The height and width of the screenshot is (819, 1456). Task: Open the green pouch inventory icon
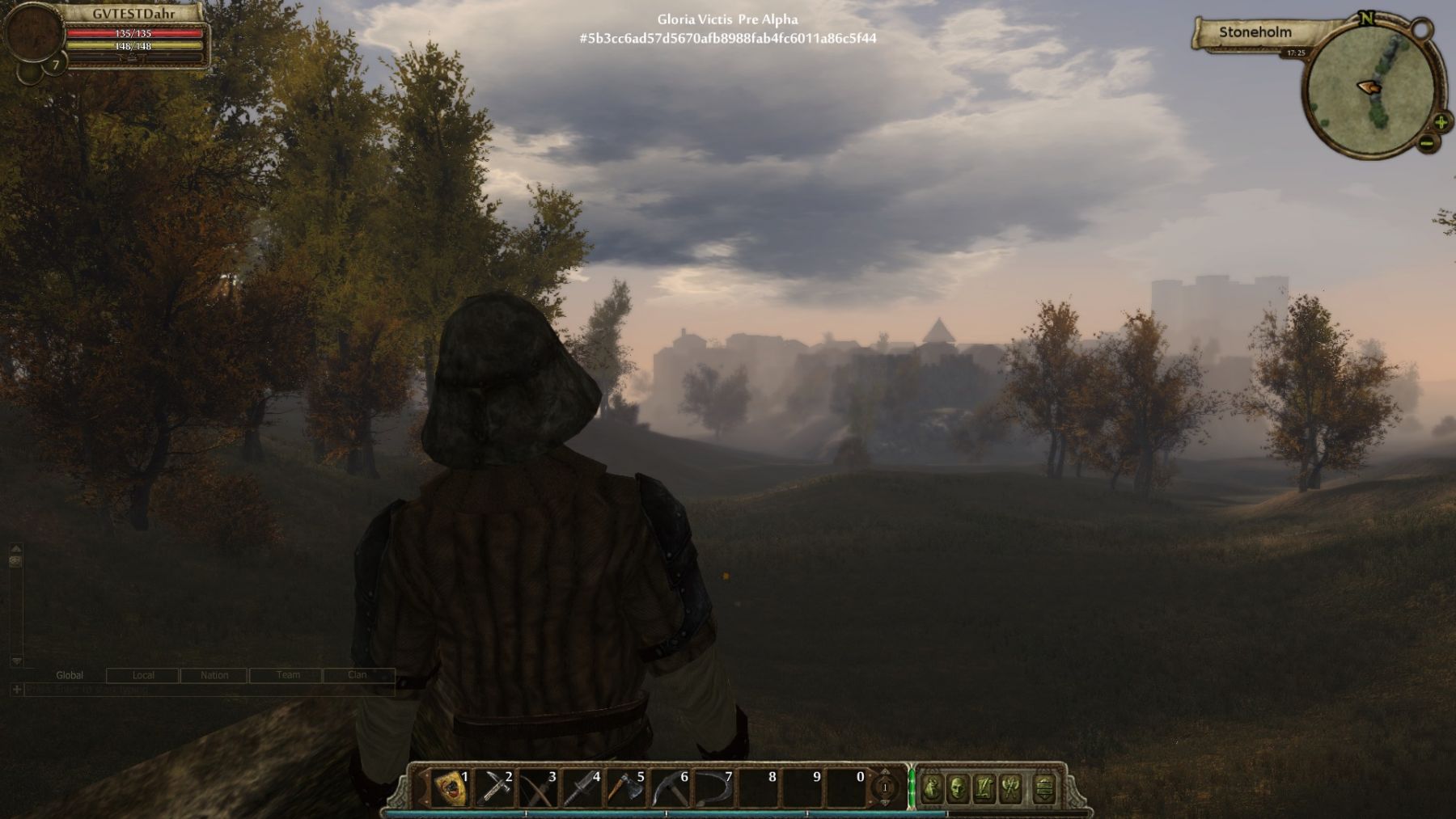(932, 787)
